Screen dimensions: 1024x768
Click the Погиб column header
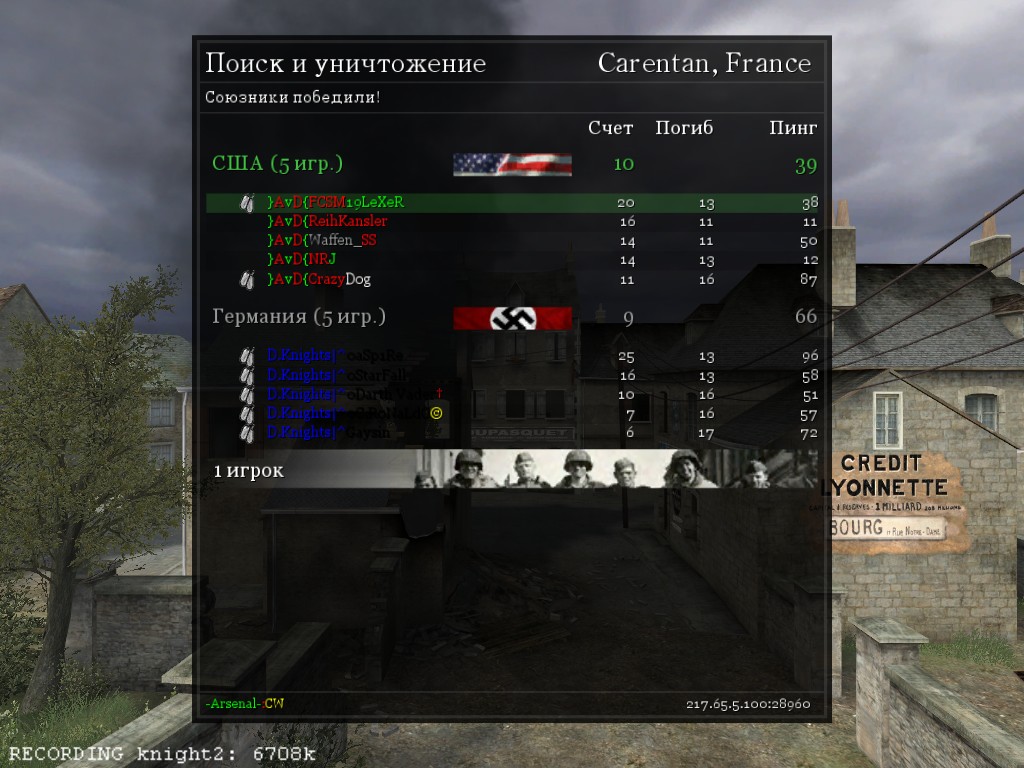tap(684, 128)
